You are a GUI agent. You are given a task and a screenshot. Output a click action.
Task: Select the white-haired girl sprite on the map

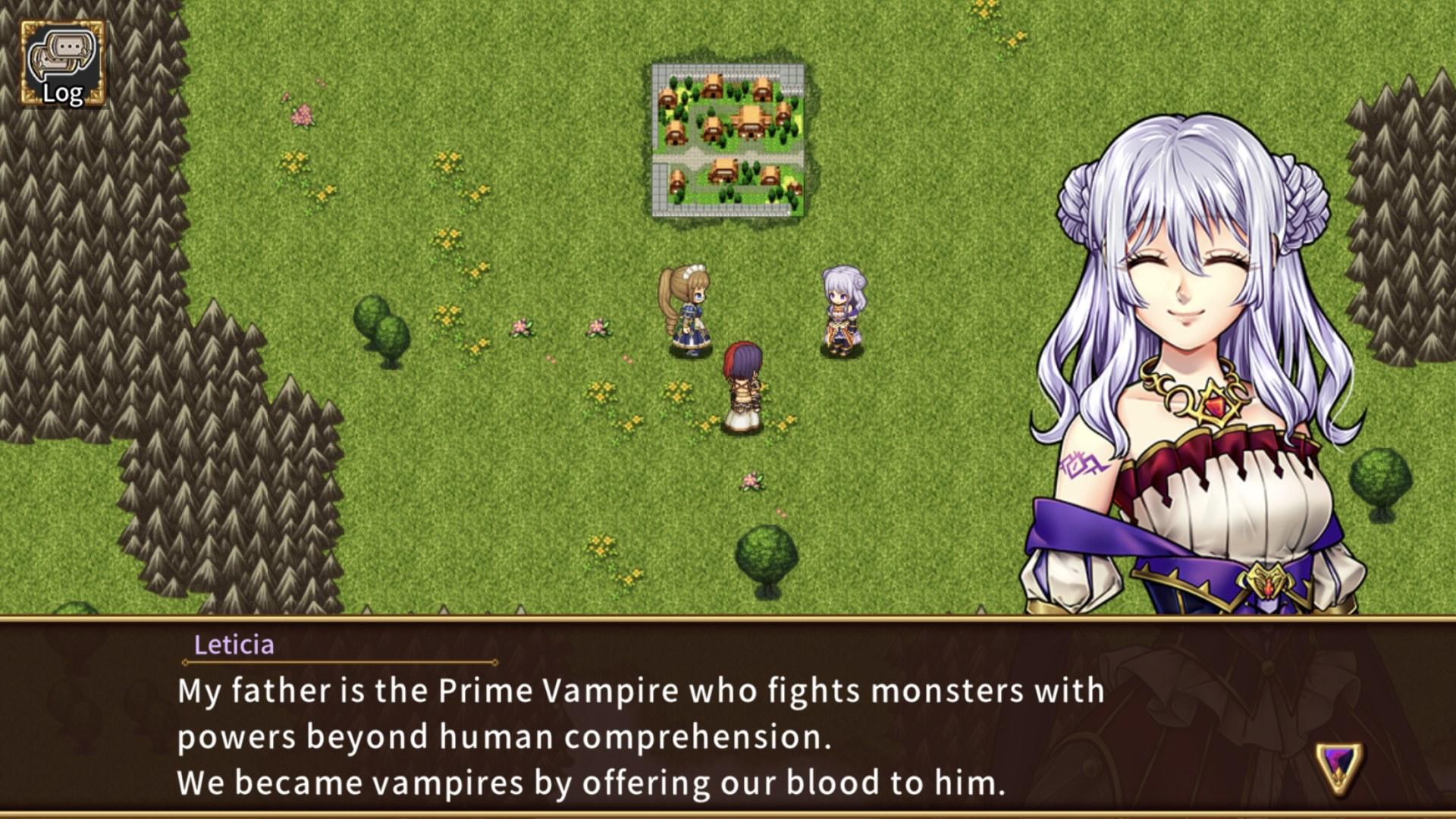pyautogui.click(x=839, y=311)
